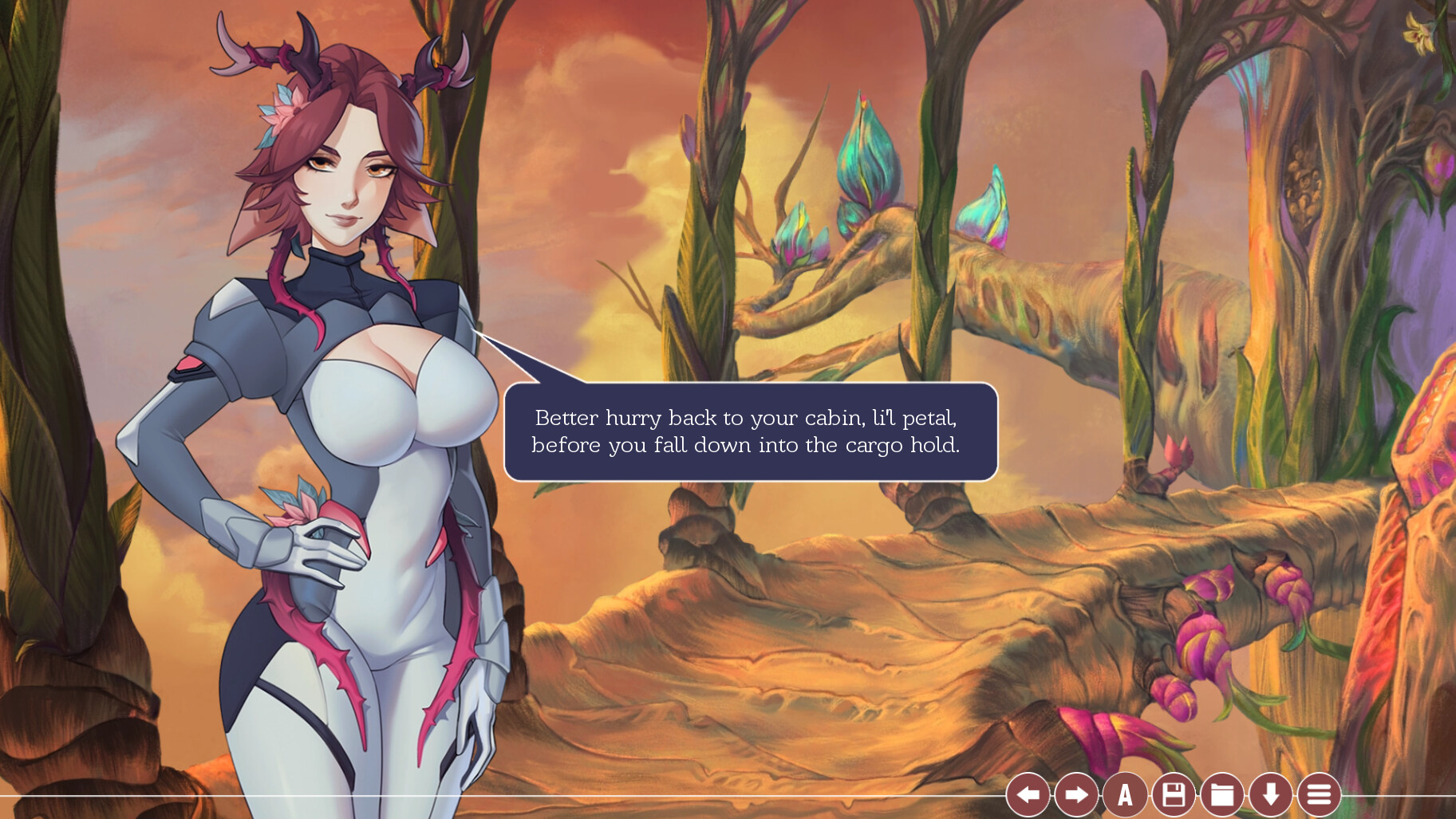Go back with the left arrow button
The width and height of the screenshot is (1456, 819).
(x=1028, y=794)
